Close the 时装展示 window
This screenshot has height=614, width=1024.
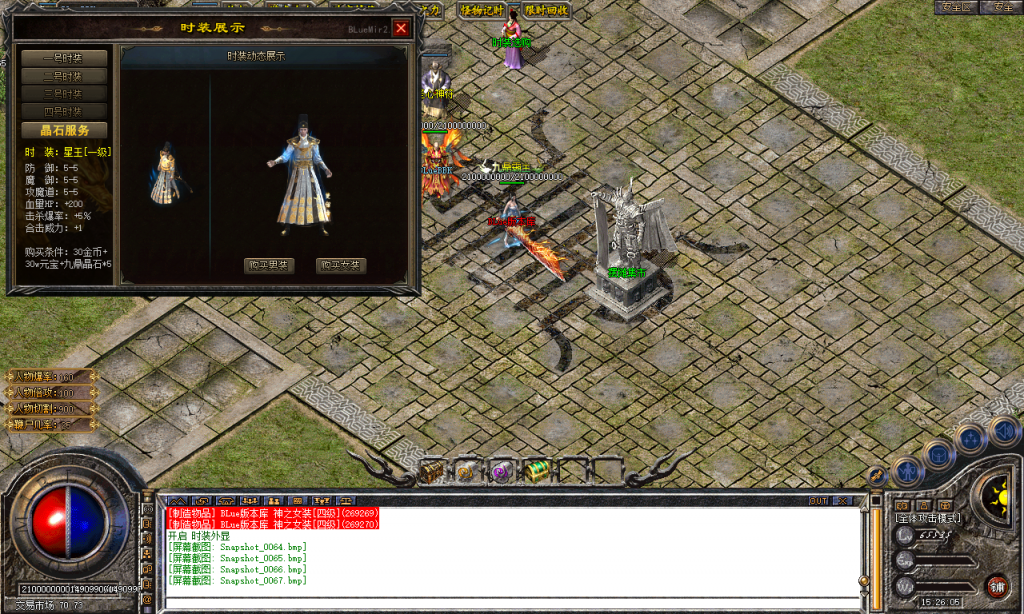click(401, 28)
